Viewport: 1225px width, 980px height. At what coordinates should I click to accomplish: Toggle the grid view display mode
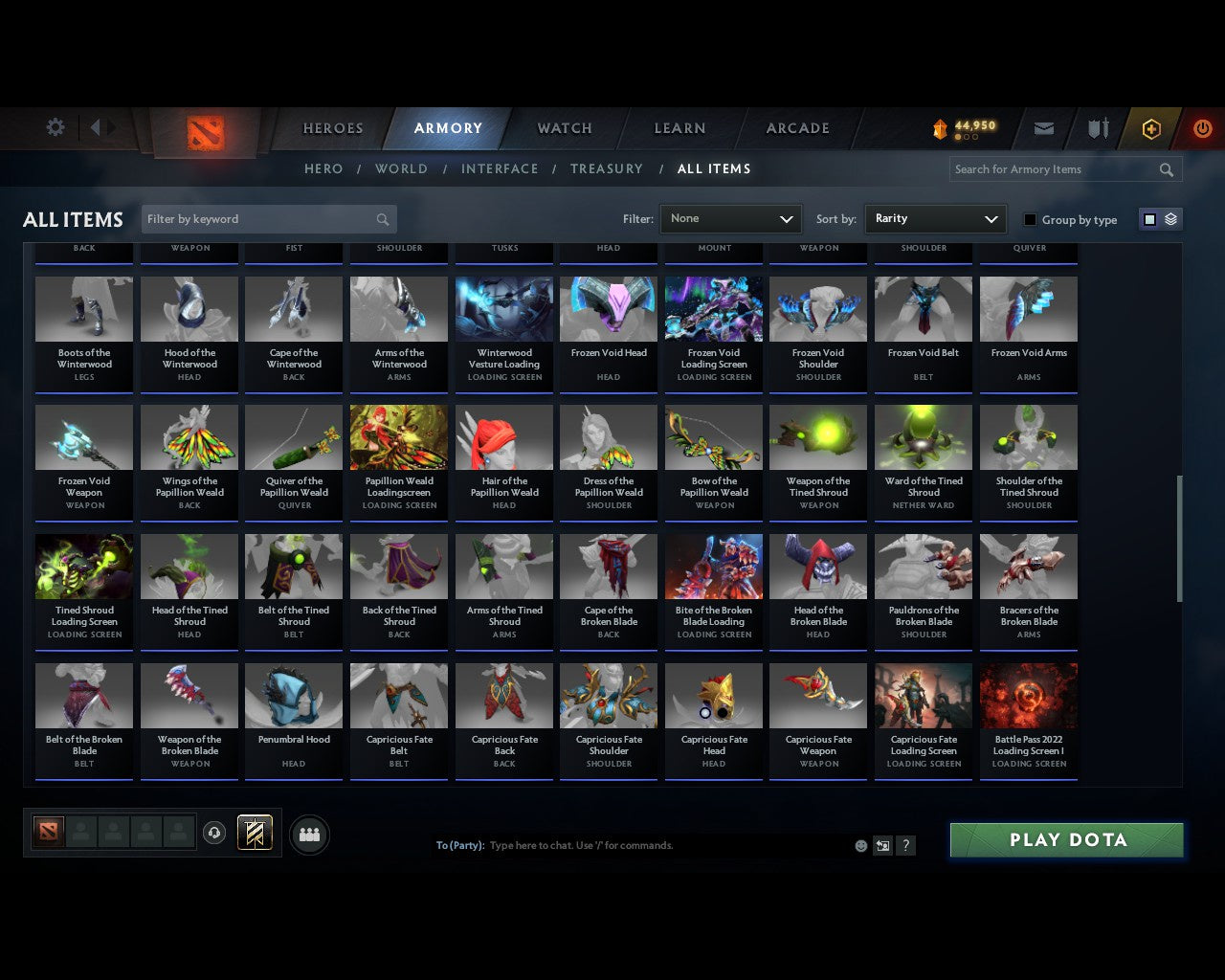[x=1148, y=218]
